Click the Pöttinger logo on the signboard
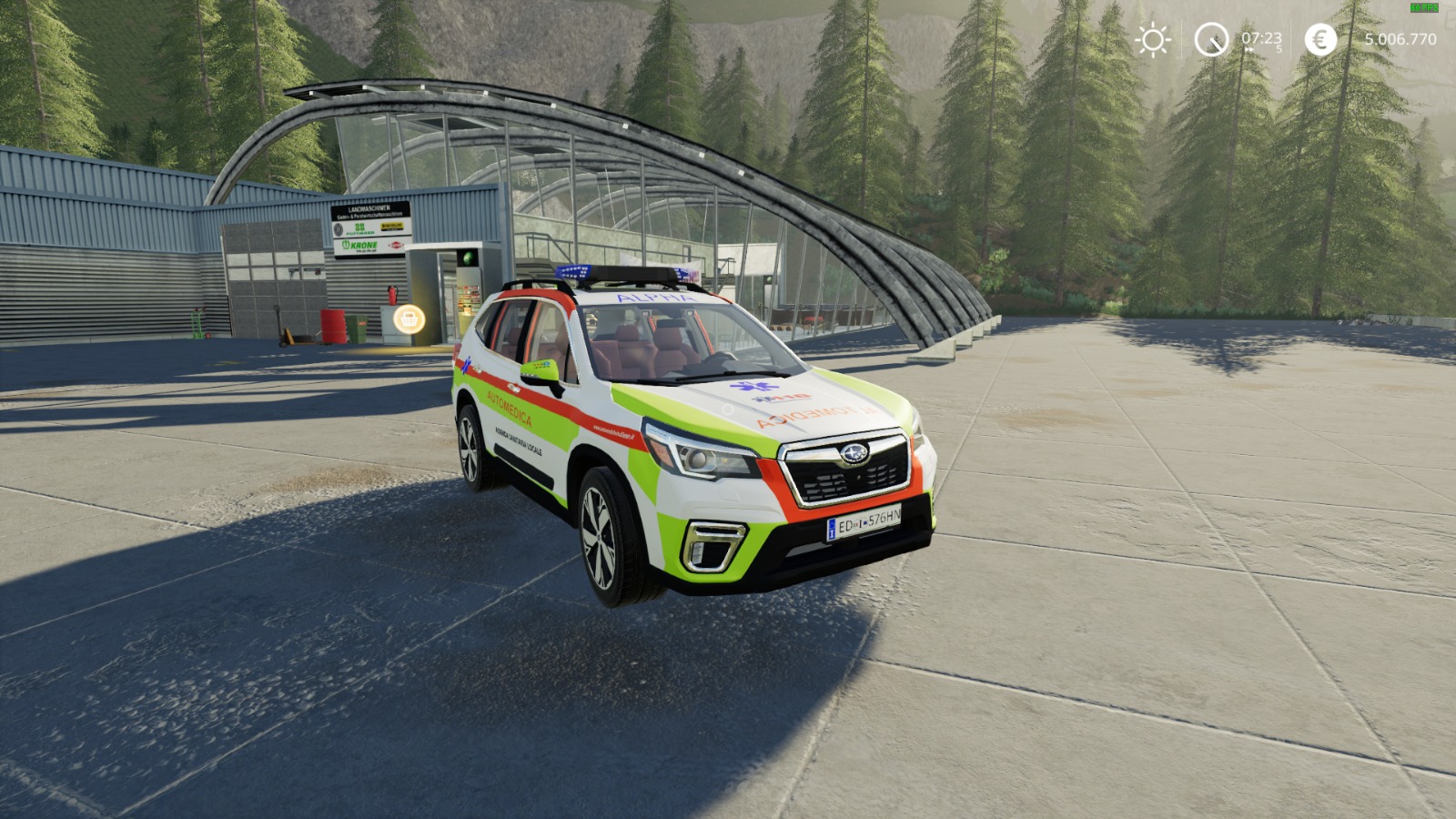Viewport: 1456px width, 819px height. point(360,228)
